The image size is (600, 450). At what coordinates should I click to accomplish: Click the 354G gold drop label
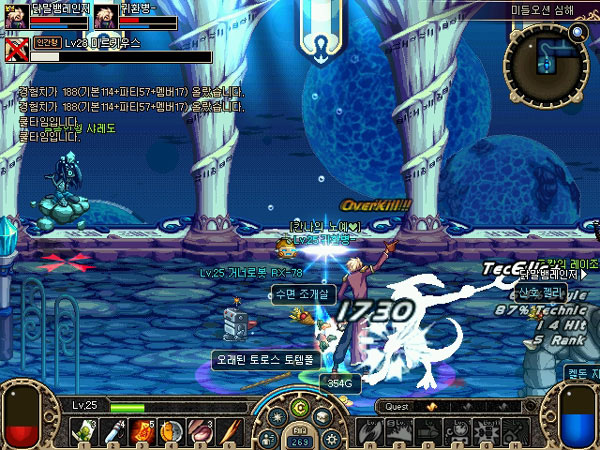click(337, 381)
